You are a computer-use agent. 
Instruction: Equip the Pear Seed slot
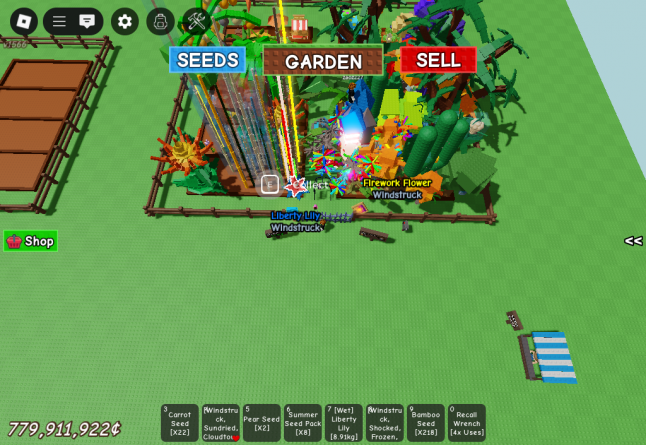262,423
